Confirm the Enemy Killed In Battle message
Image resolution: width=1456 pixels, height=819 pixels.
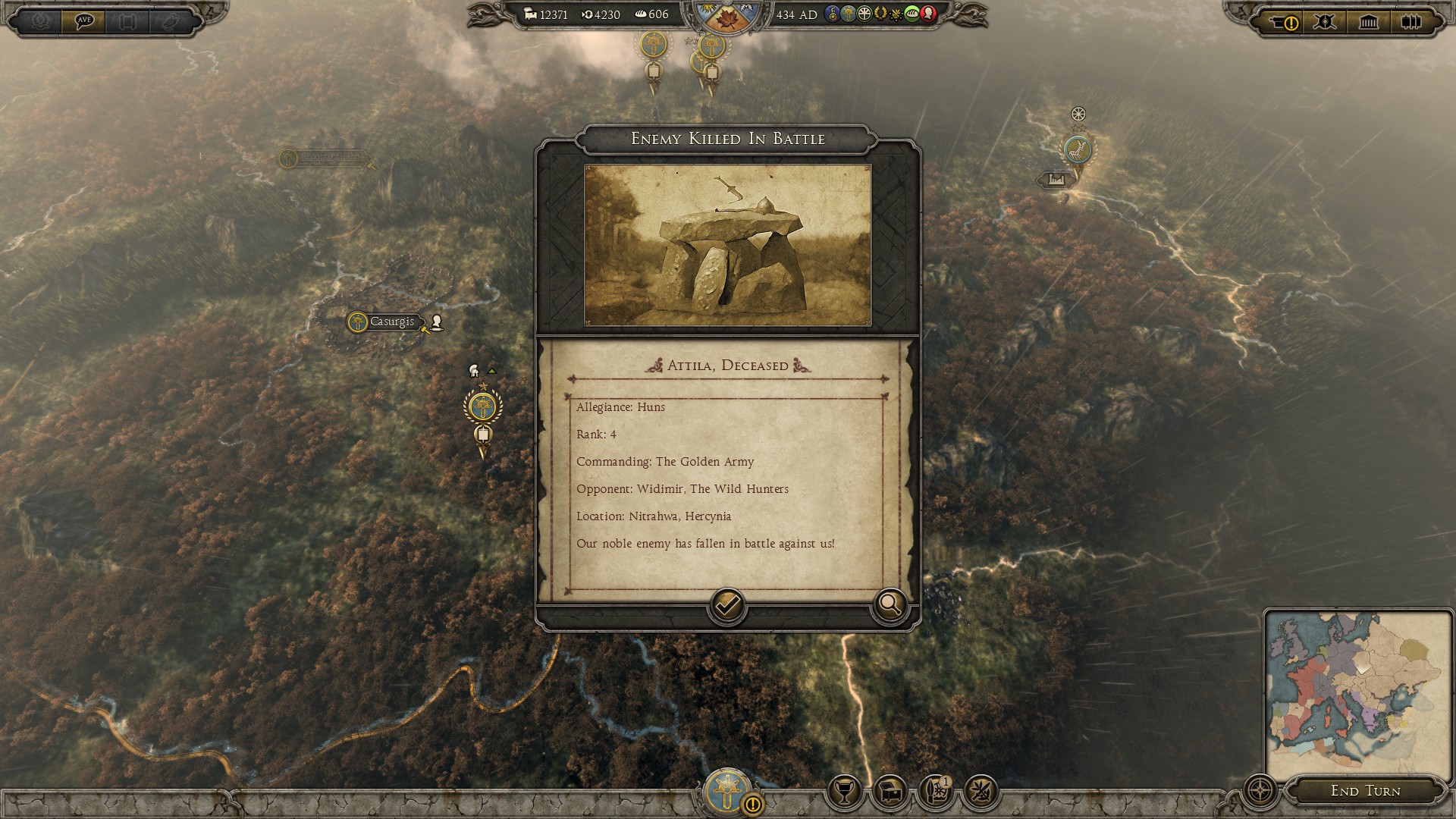(726, 605)
